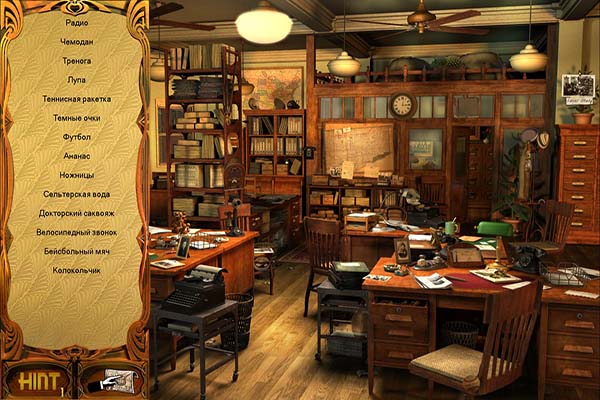Select 'Ананас' from the item list

click(x=77, y=156)
